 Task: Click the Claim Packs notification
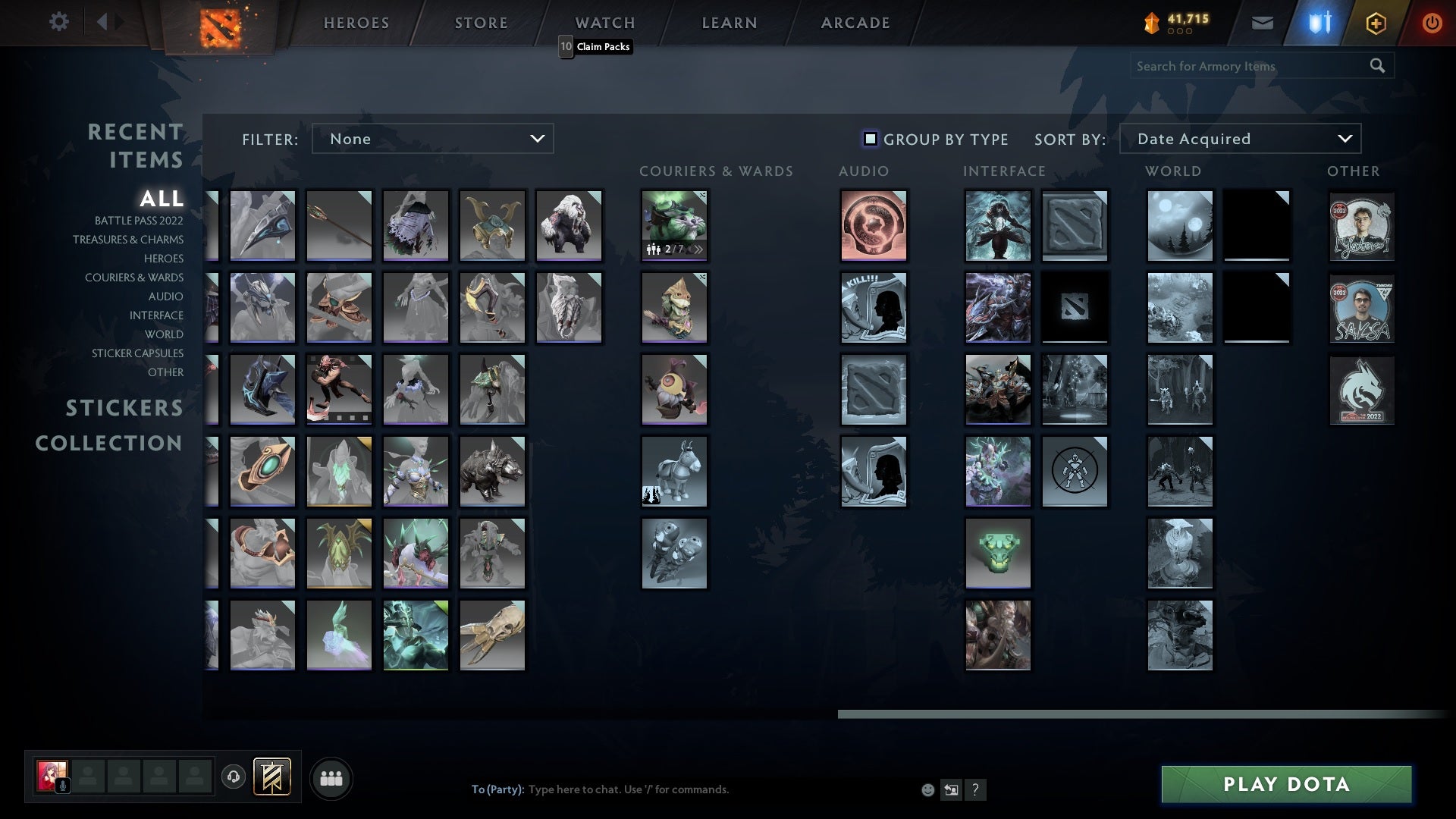click(x=596, y=46)
